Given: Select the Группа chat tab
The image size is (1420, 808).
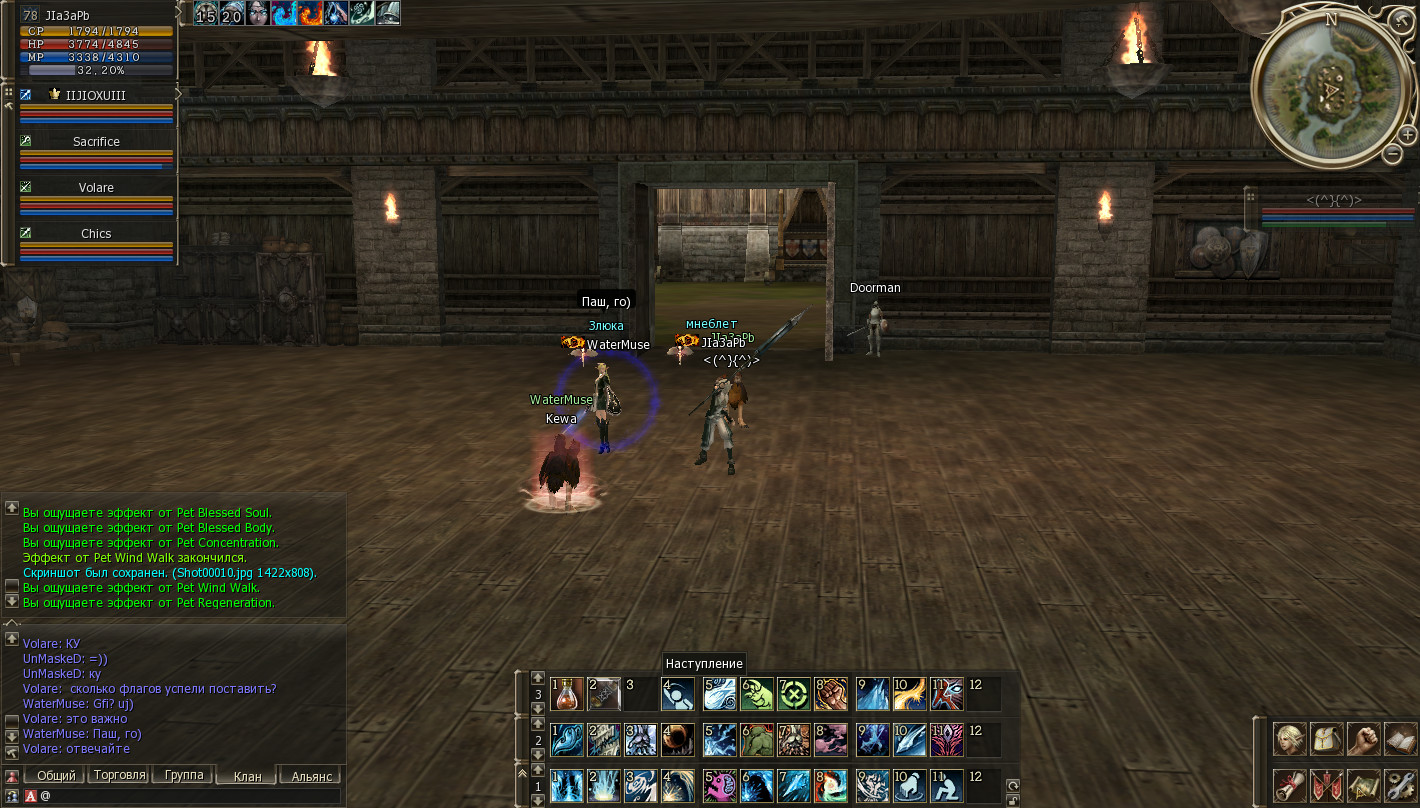Looking at the screenshot, I should (183, 775).
